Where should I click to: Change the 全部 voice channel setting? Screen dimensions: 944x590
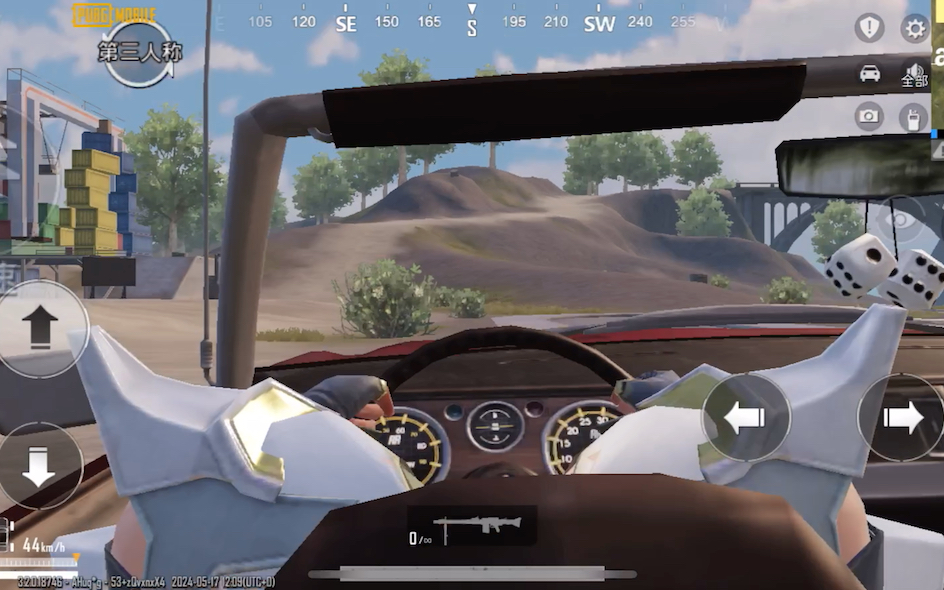[914, 75]
